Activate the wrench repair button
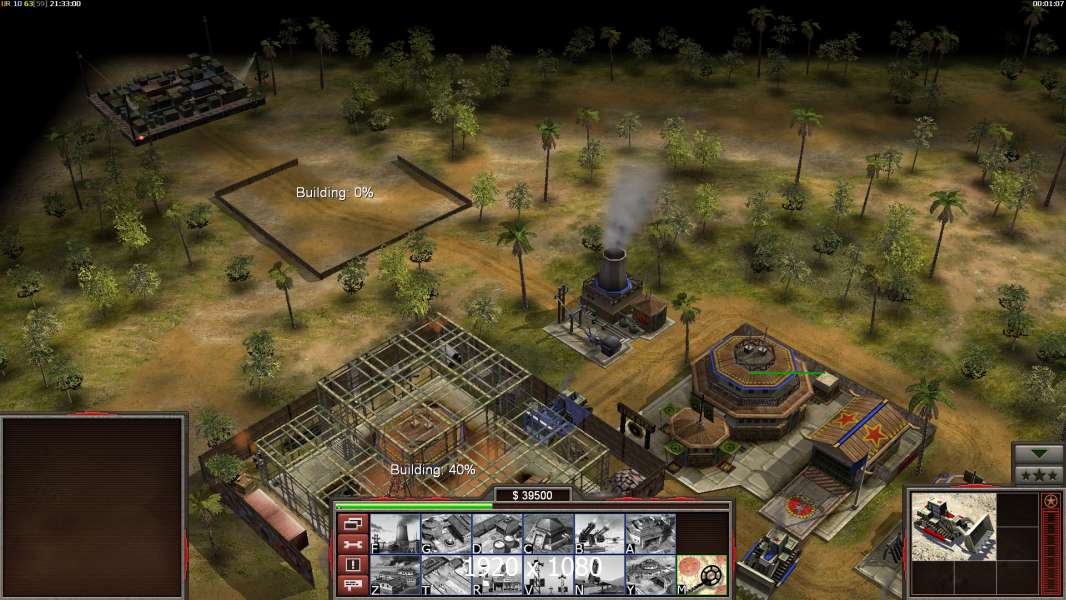This screenshot has height=600, width=1066. point(352,545)
